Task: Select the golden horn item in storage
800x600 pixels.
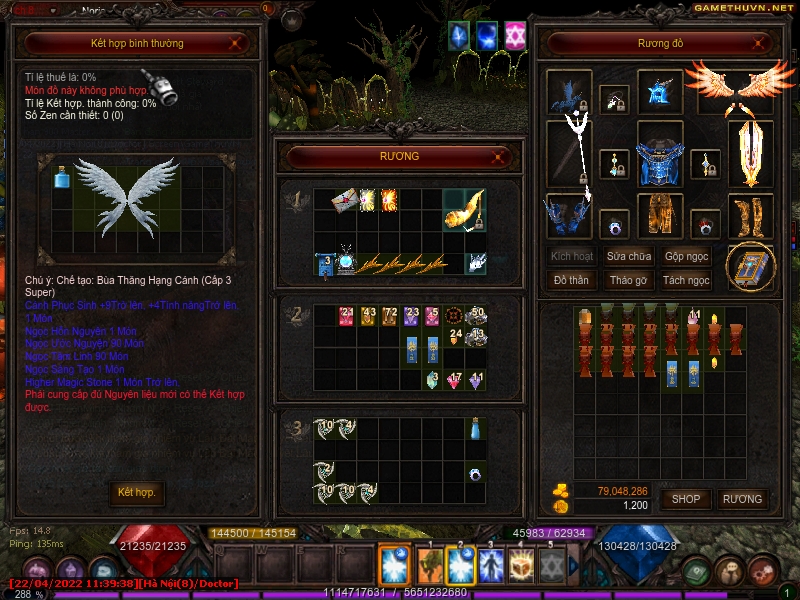Action: pos(463,208)
